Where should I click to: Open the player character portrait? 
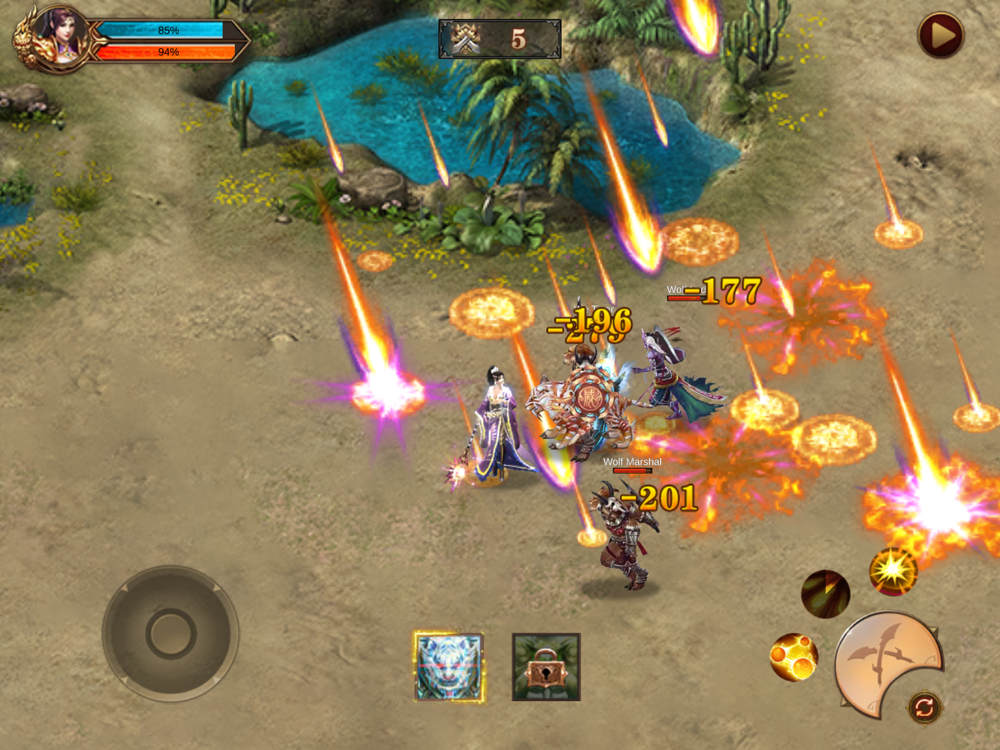click(x=57, y=38)
